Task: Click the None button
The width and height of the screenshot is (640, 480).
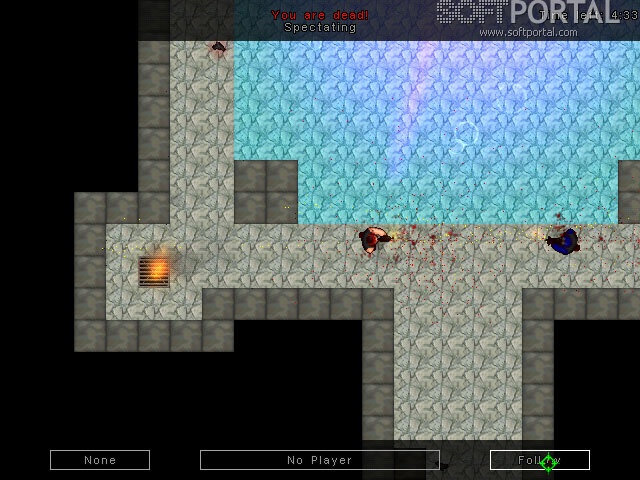Action: click(100, 460)
